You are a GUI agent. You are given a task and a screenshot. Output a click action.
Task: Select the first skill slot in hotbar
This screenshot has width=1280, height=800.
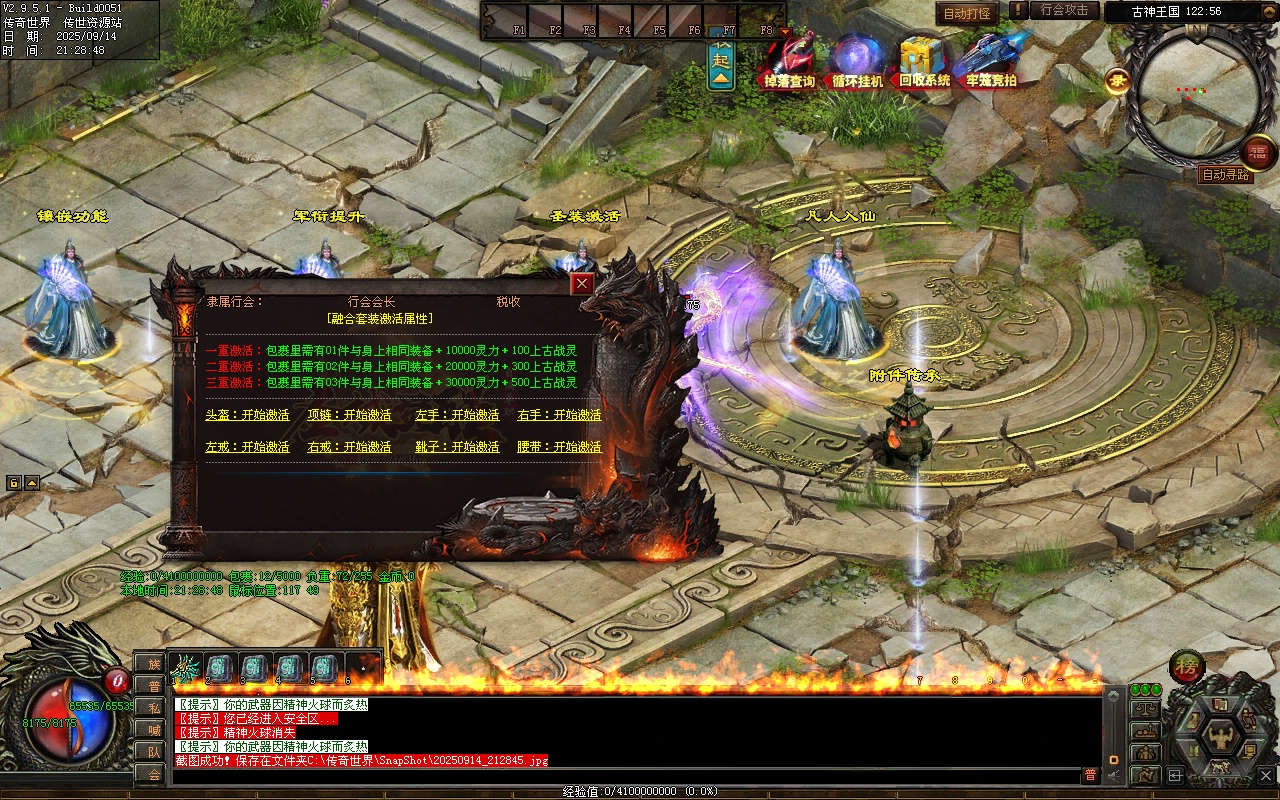(x=186, y=668)
